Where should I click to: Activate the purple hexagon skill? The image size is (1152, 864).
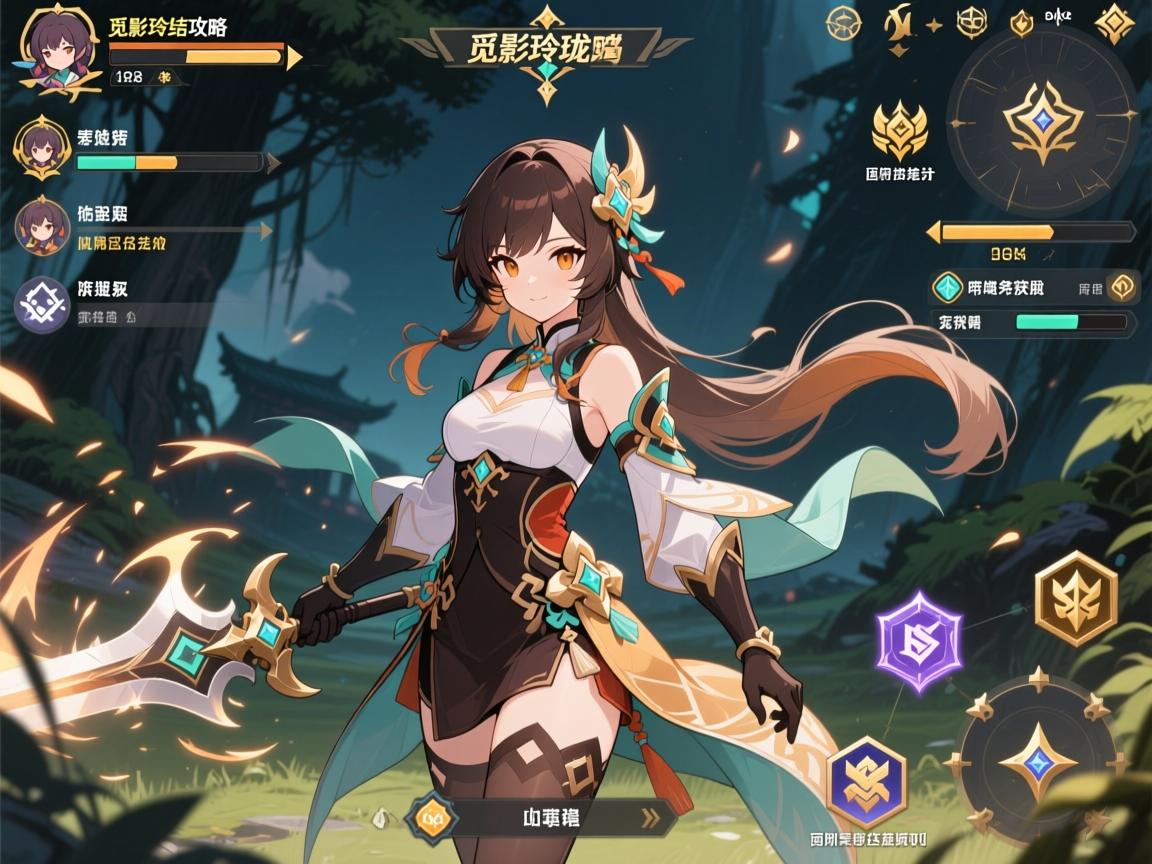[918, 641]
